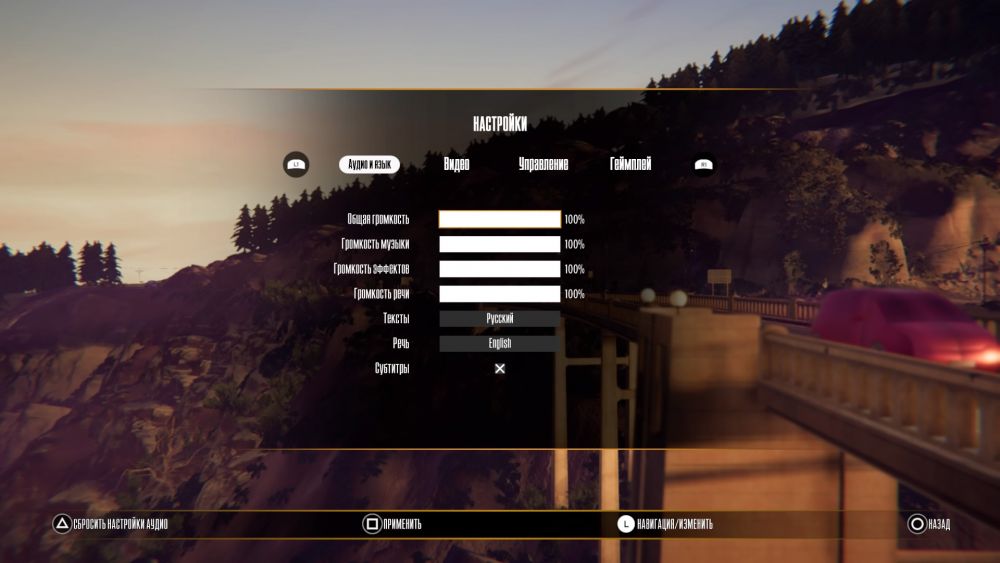The image size is (1000, 563).
Task: Reset audio with Сбросить настройки аудио
Action: pyautogui.click(x=110, y=524)
